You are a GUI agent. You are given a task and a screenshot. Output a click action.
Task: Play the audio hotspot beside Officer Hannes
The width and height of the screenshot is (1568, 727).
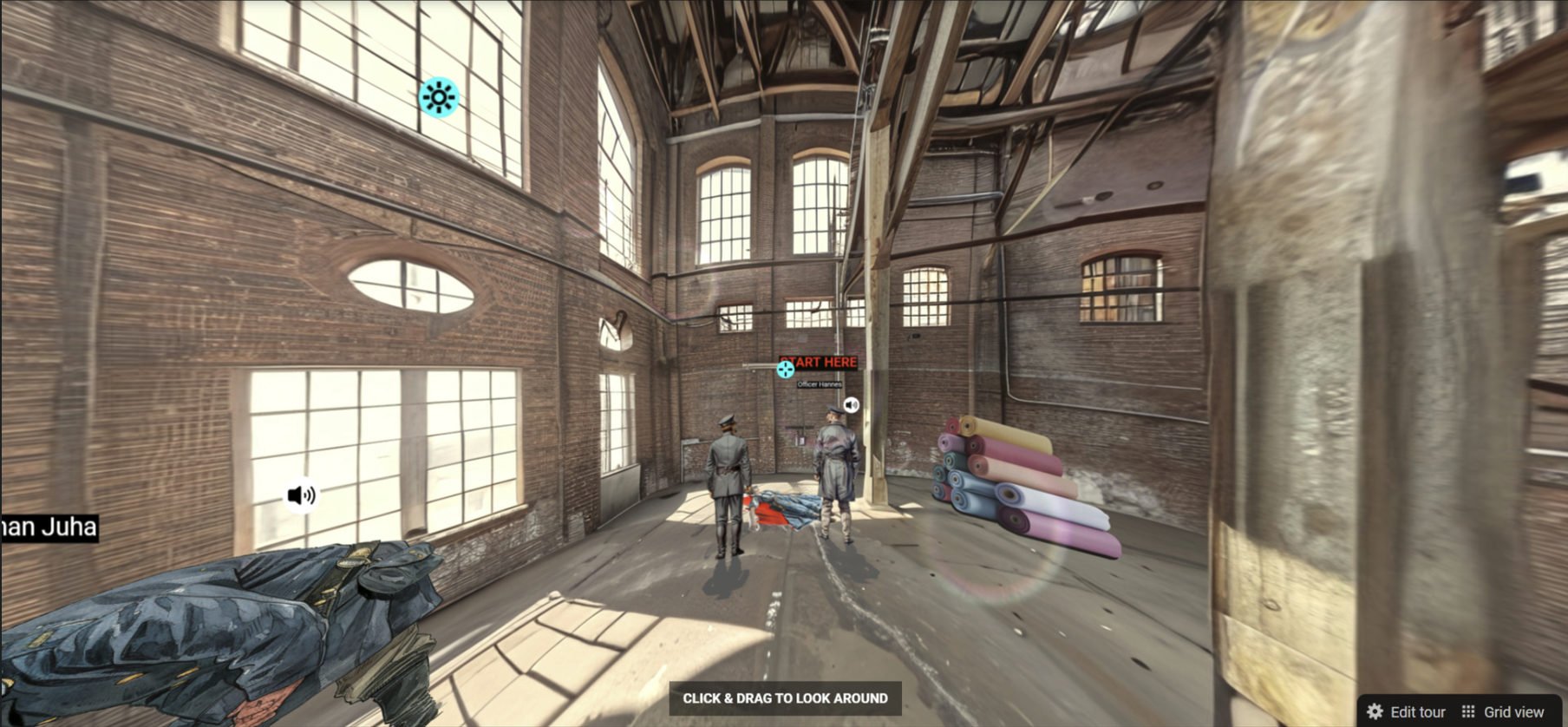coord(852,404)
